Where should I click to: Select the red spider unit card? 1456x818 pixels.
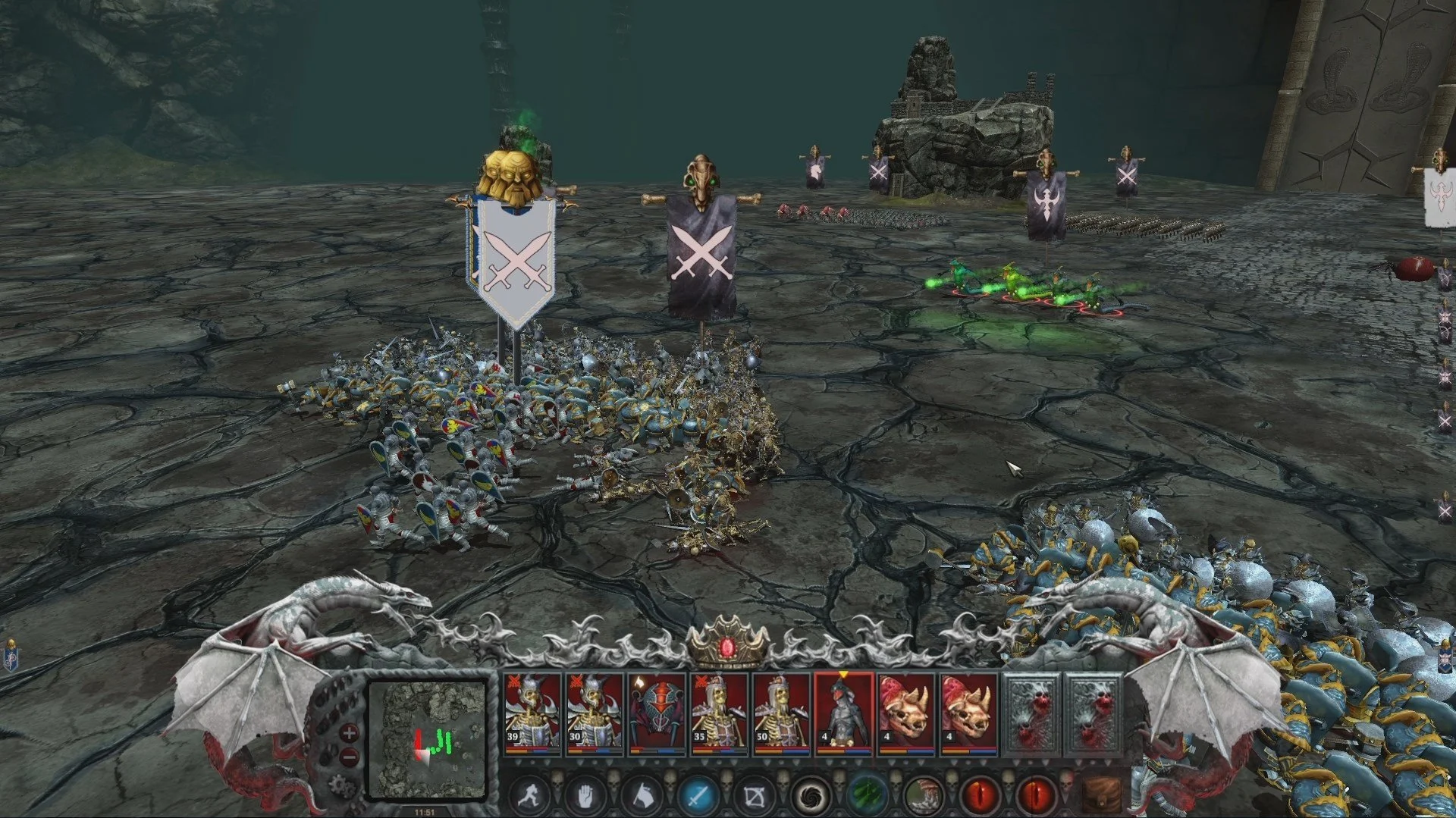[656, 714]
